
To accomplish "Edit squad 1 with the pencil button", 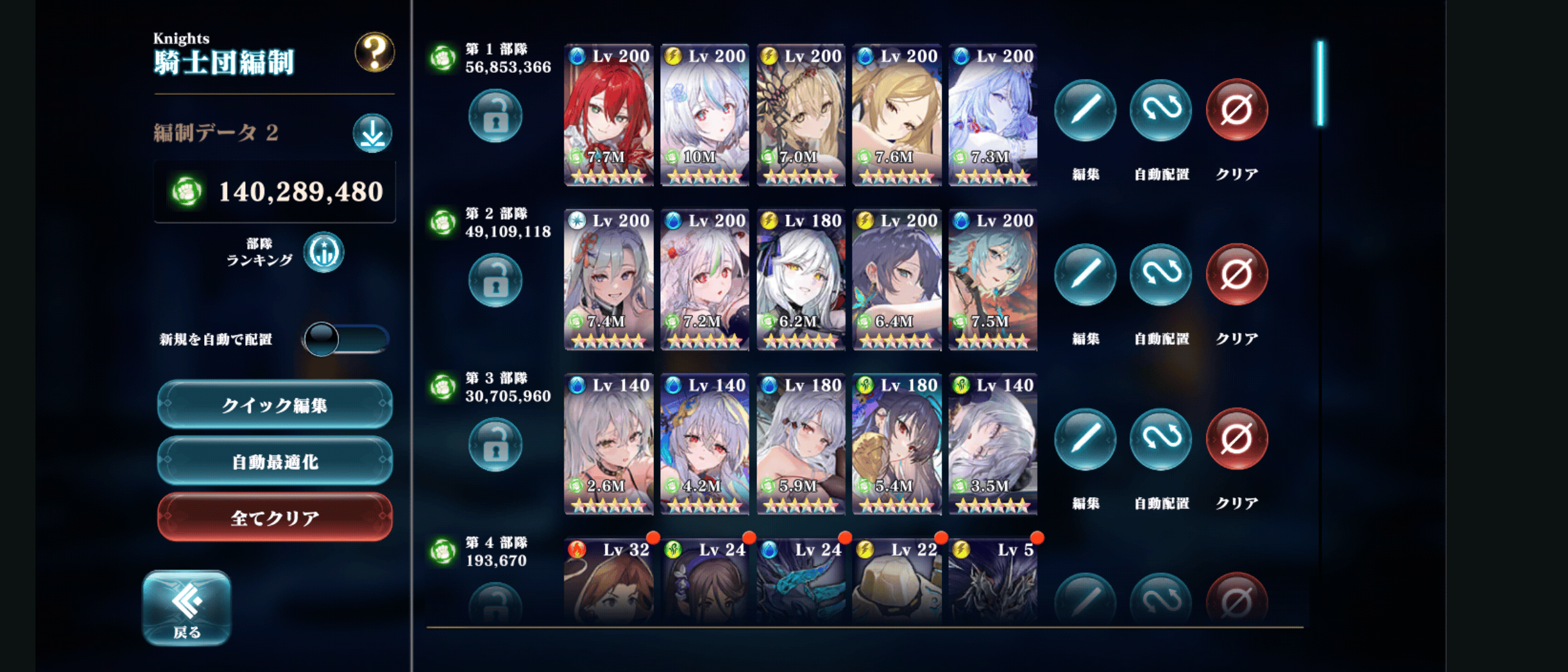I will pyautogui.click(x=1085, y=110).
